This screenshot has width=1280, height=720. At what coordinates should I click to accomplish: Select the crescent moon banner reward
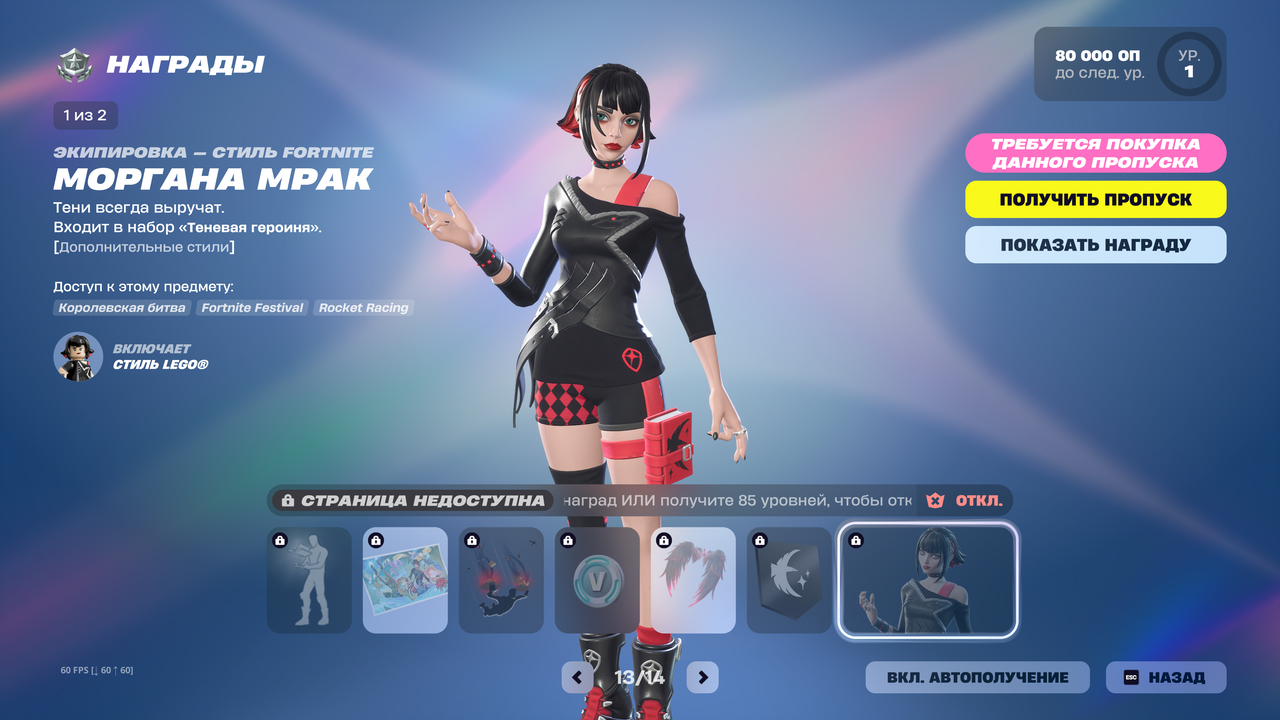pos(789,580)
